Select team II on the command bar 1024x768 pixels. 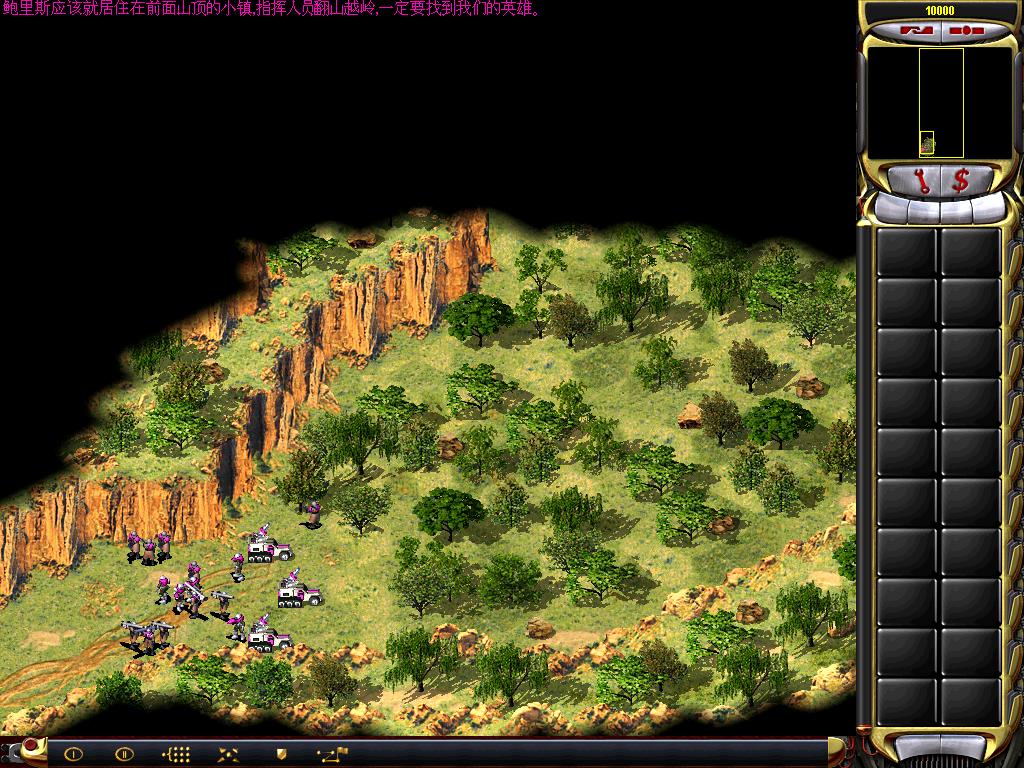124,754
